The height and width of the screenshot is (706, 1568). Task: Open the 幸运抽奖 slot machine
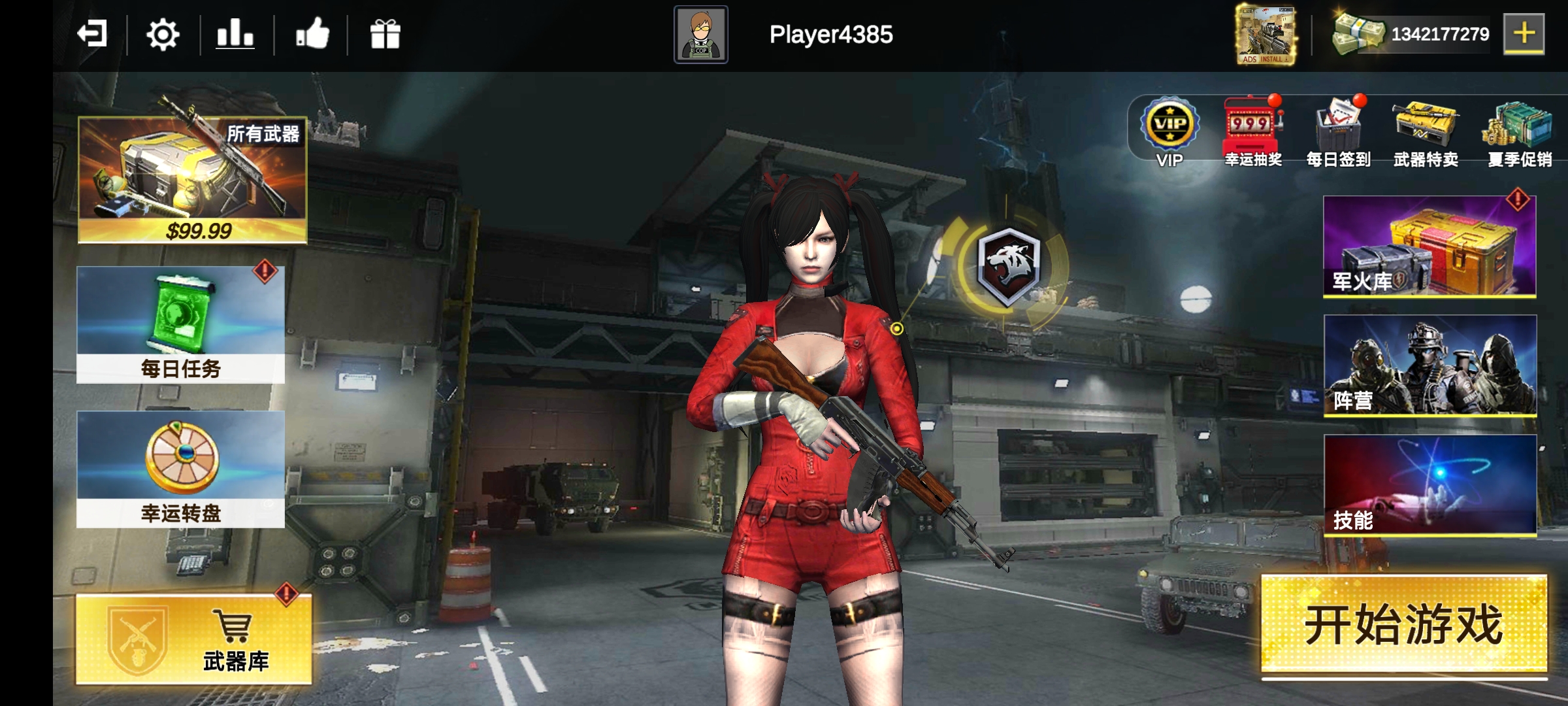click(1252, 132)
